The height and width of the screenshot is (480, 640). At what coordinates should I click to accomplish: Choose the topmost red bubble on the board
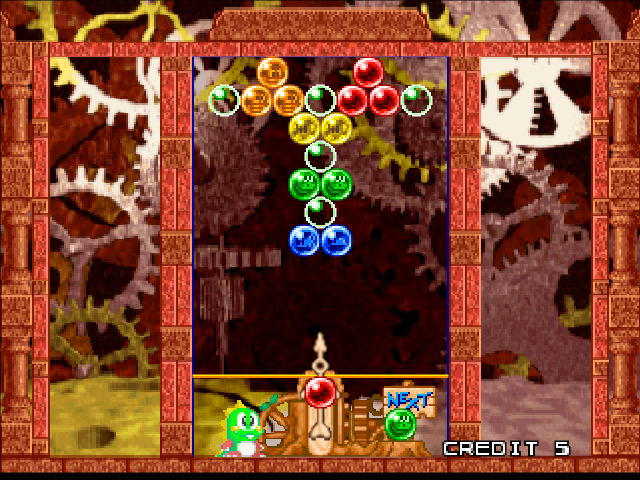click(x=368, y=72)
